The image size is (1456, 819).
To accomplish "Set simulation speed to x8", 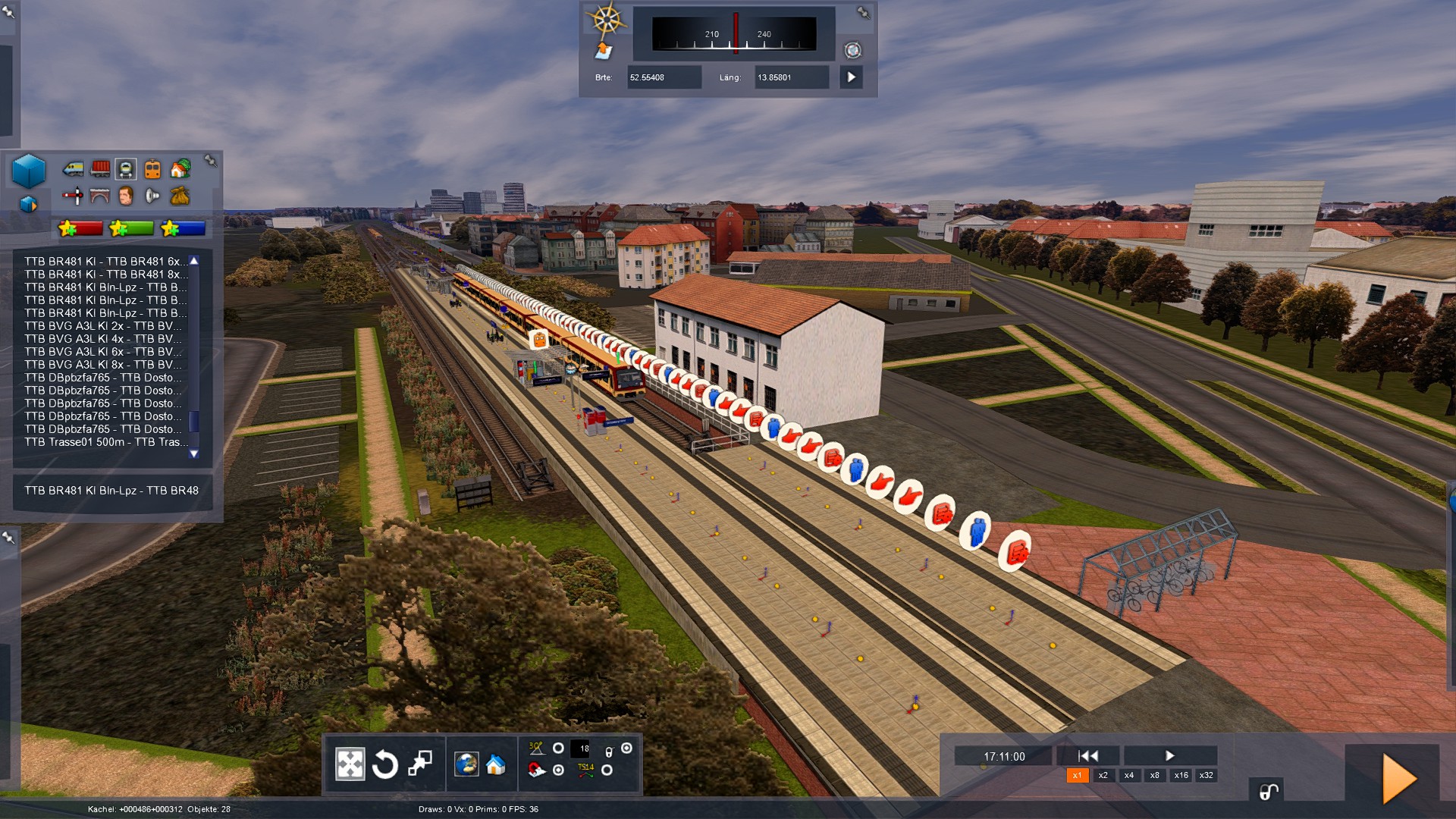I will (1154, 775).
